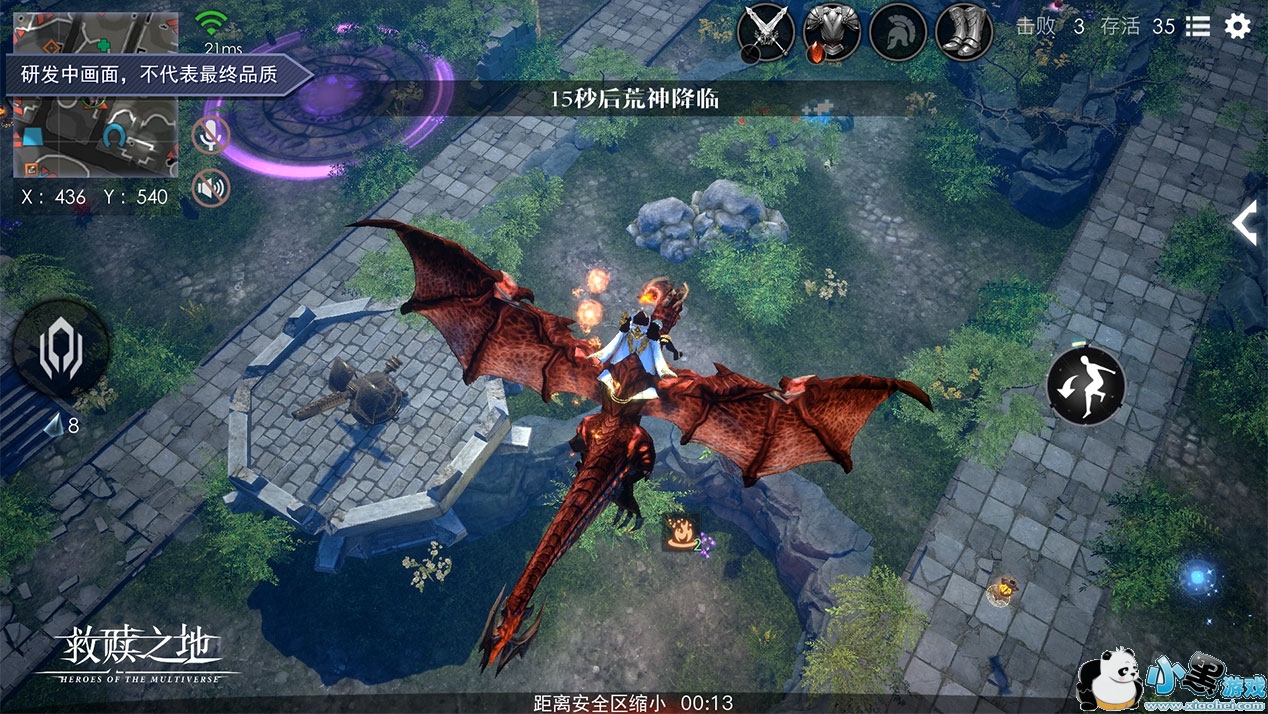Screen dimensions: 1268x714
Task: Activate the shield emblem skill button
Action: click(60, 349)
